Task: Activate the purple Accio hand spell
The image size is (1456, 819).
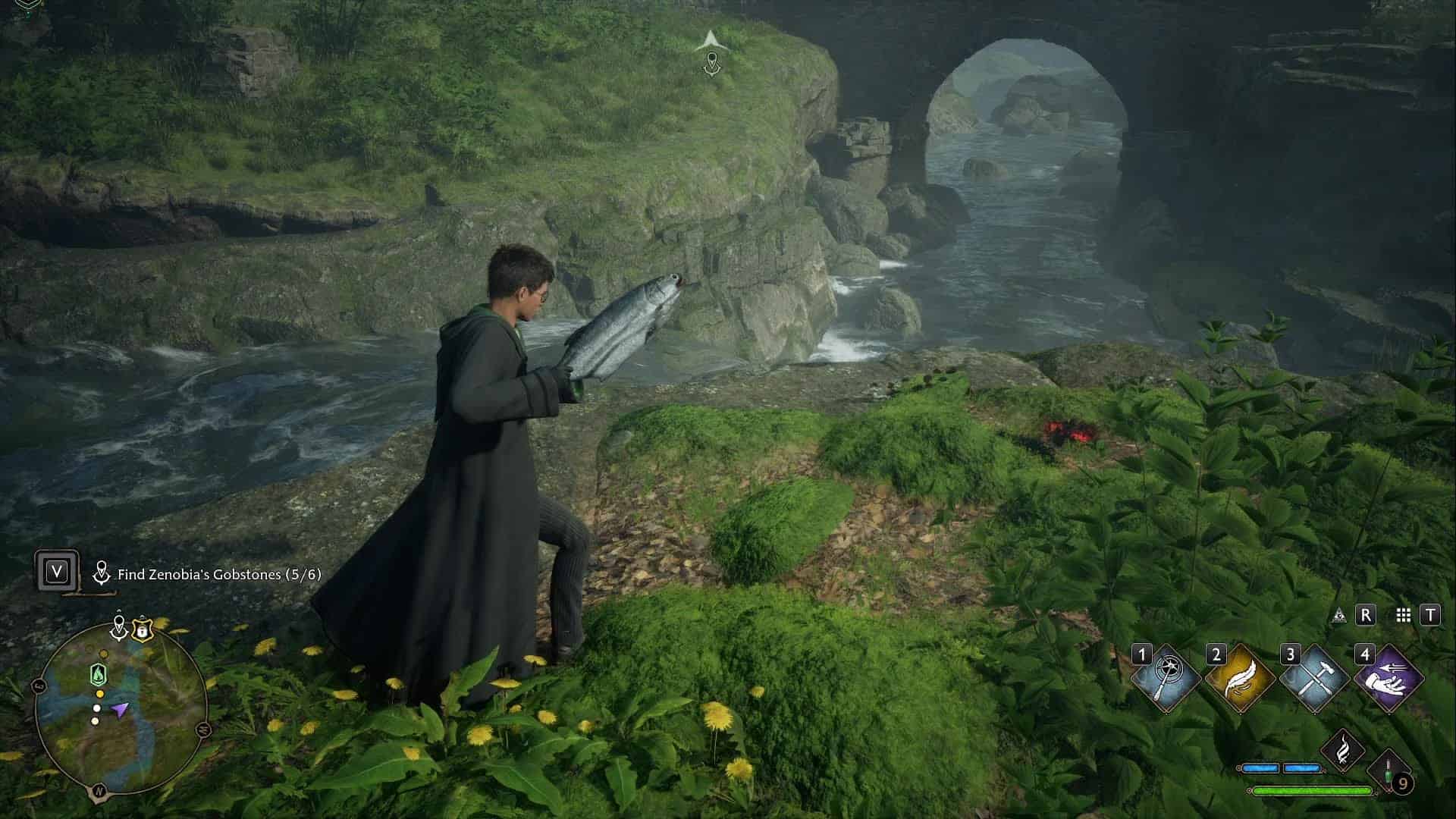Action: tap(1389, 678)
